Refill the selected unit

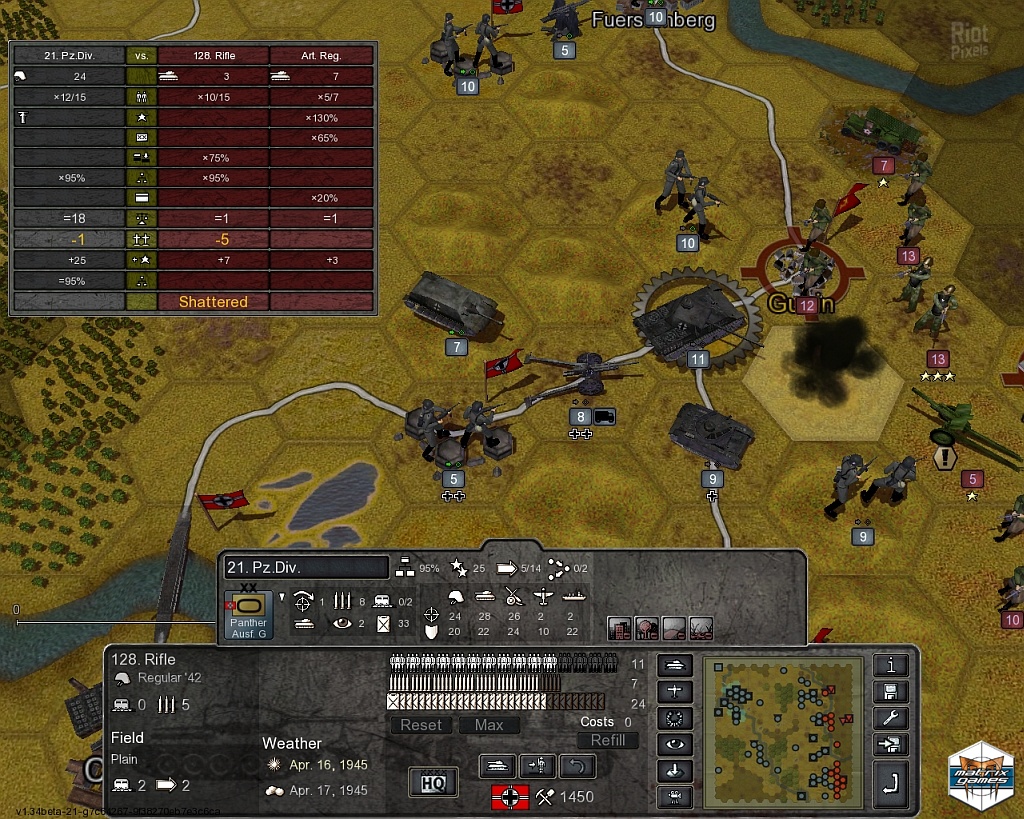(607, 740)
